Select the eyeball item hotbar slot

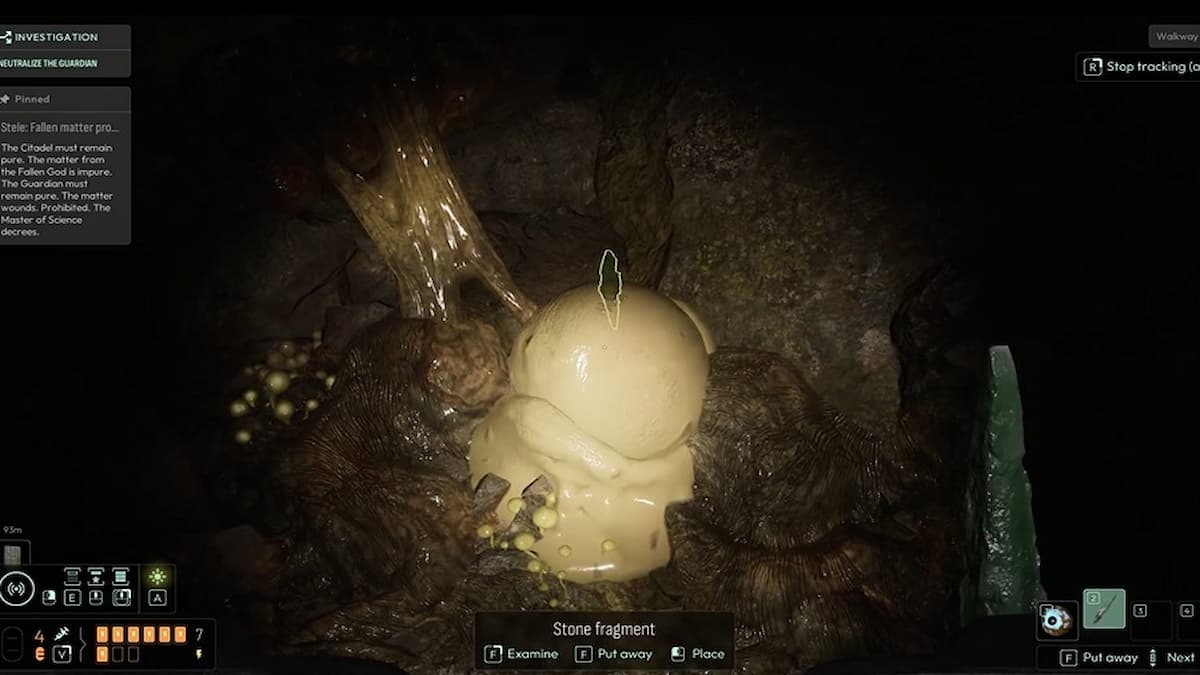click(1057, 620)
